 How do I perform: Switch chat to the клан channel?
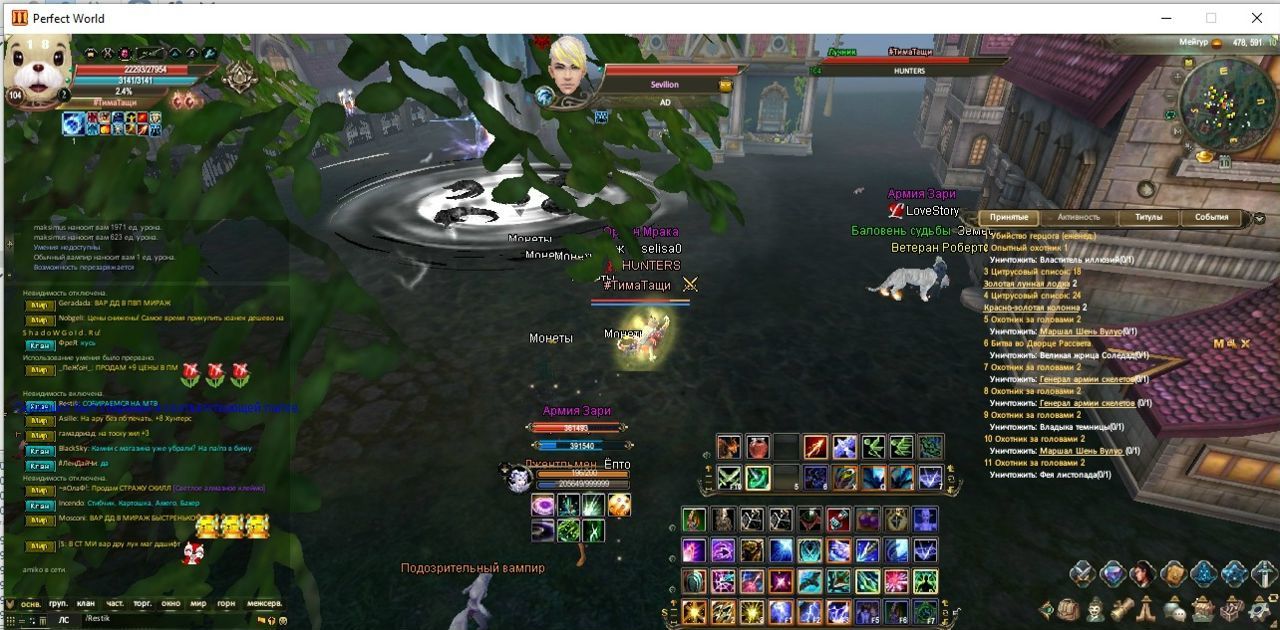86,604
